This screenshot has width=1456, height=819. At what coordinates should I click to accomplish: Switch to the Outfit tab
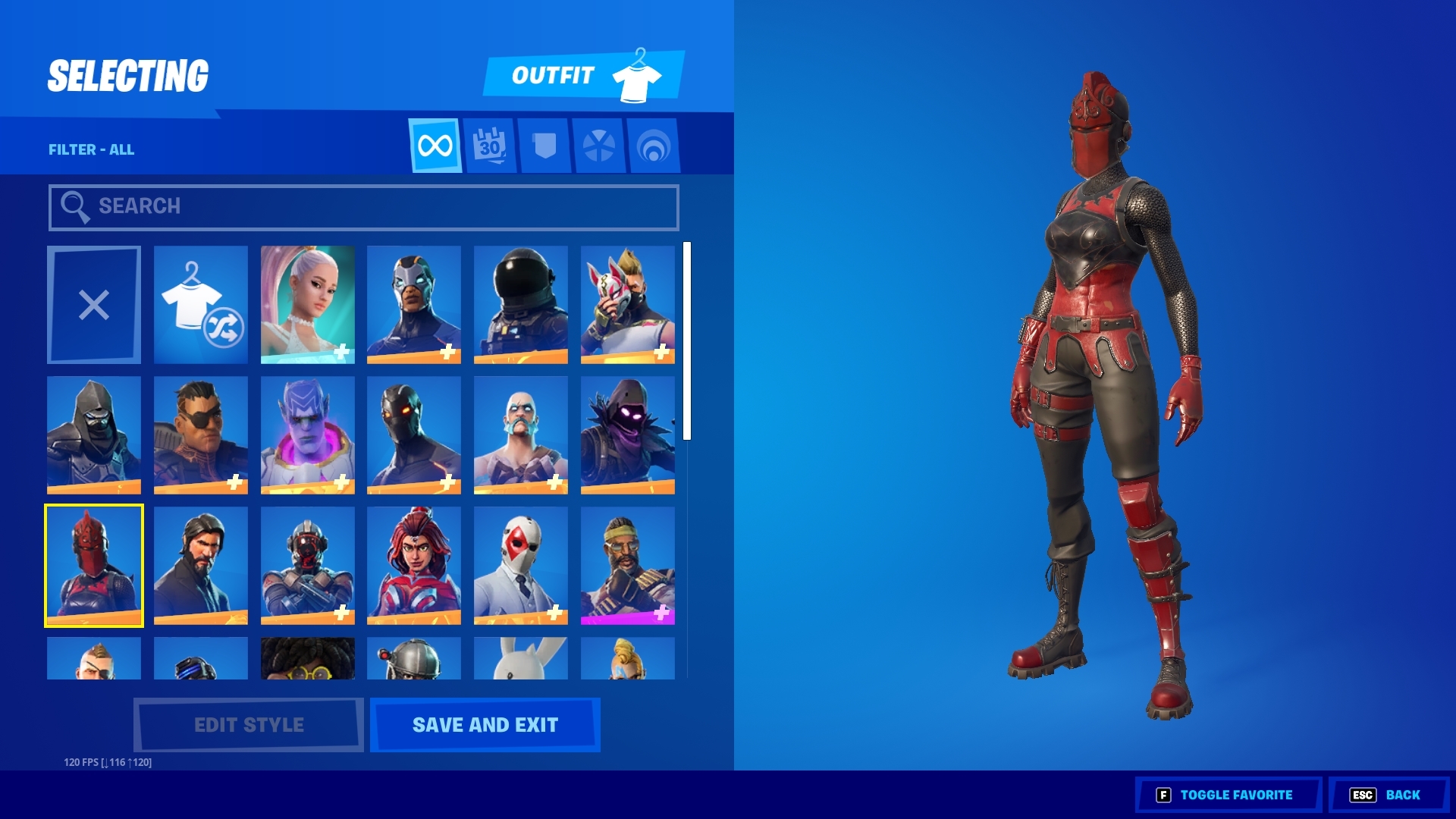tap(554, 75)
